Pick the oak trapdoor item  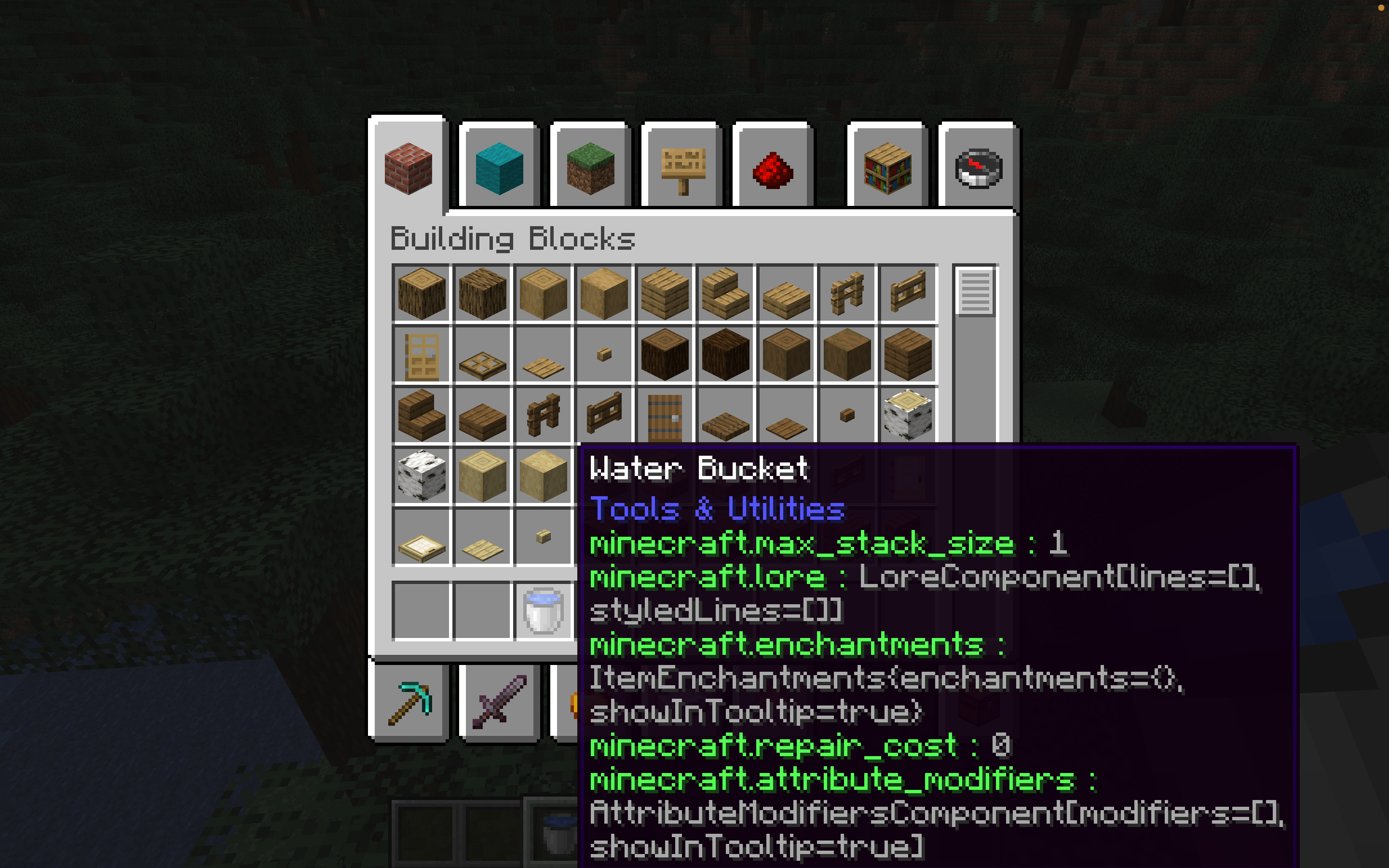482,356
